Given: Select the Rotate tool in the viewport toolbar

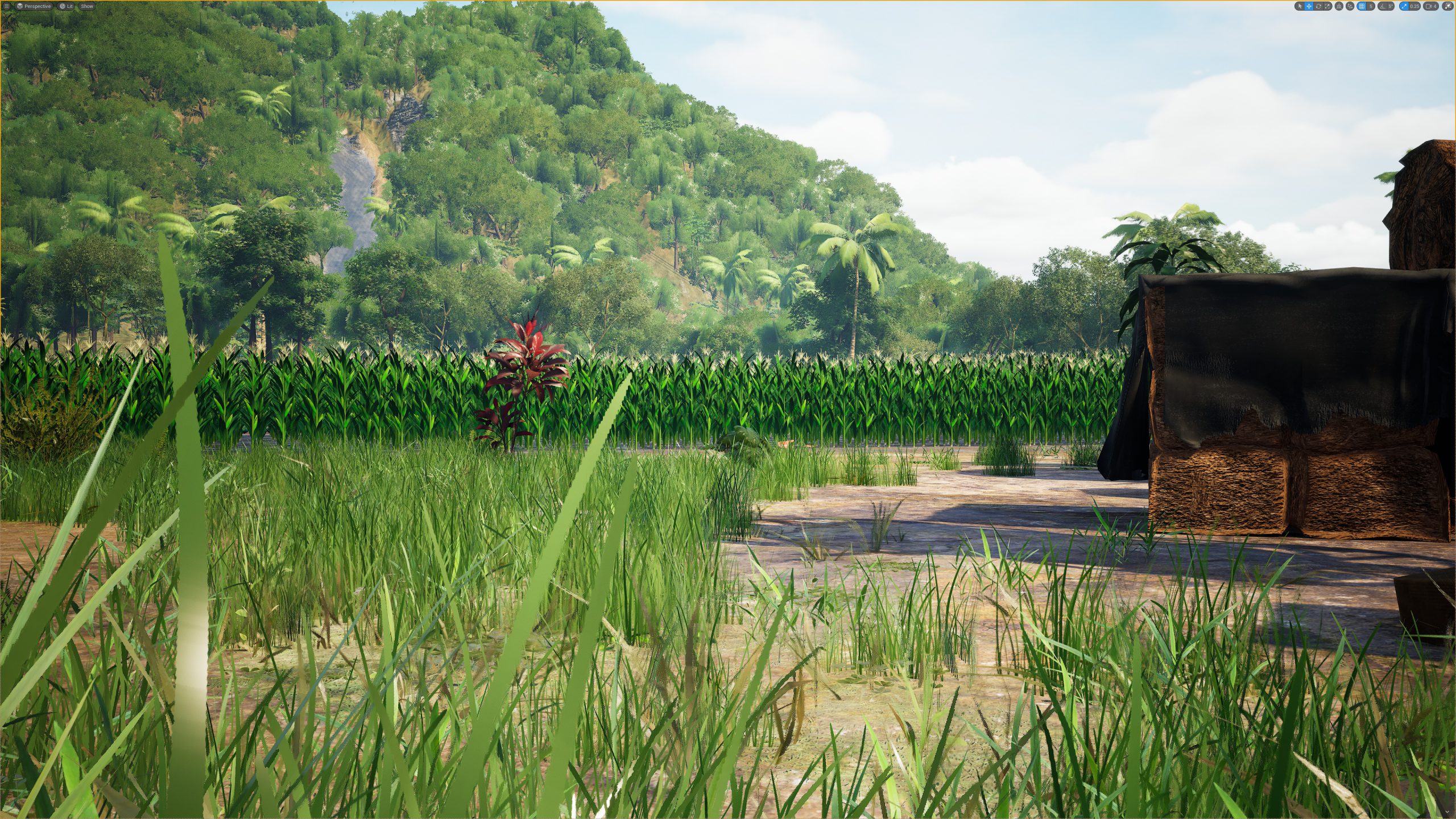Looking at the screenshot, I should pyautogui.click(x=1318, y=6).
